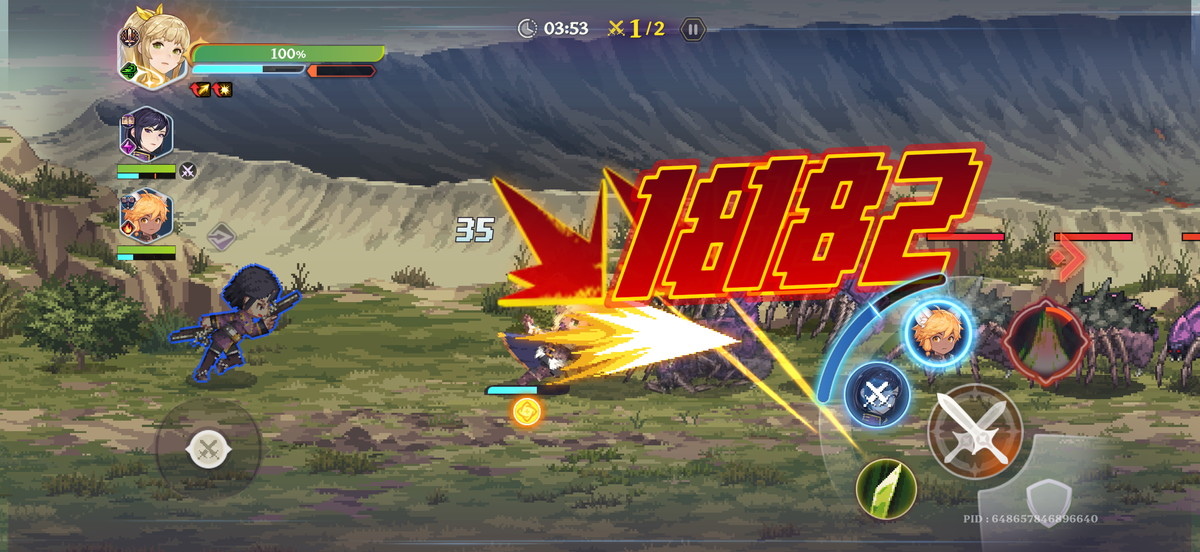
Task: Use the blue crossed-swords skill button
Action: [x=875, y=393]
